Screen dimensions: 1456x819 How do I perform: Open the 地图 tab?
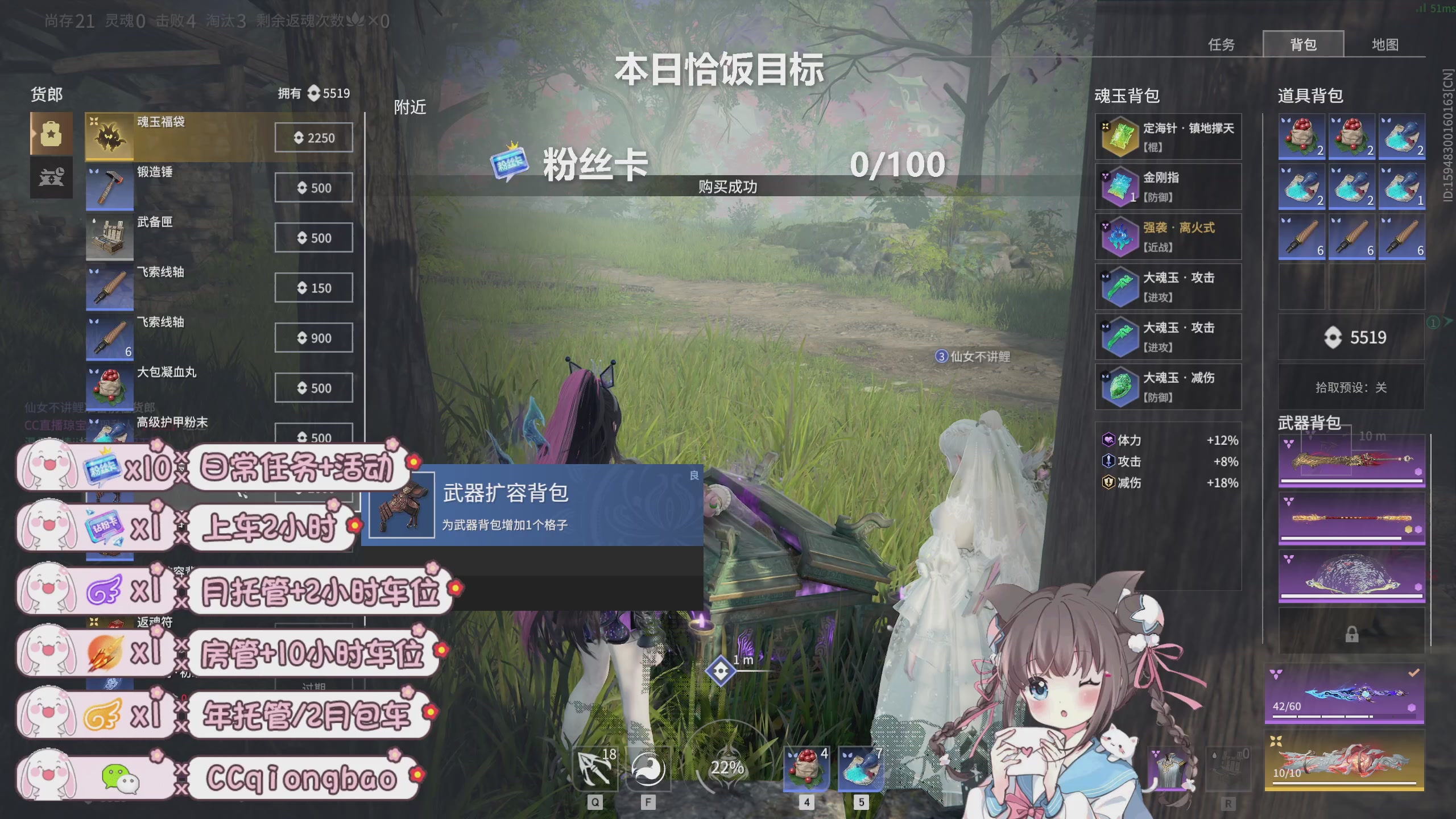point(1386,45)
